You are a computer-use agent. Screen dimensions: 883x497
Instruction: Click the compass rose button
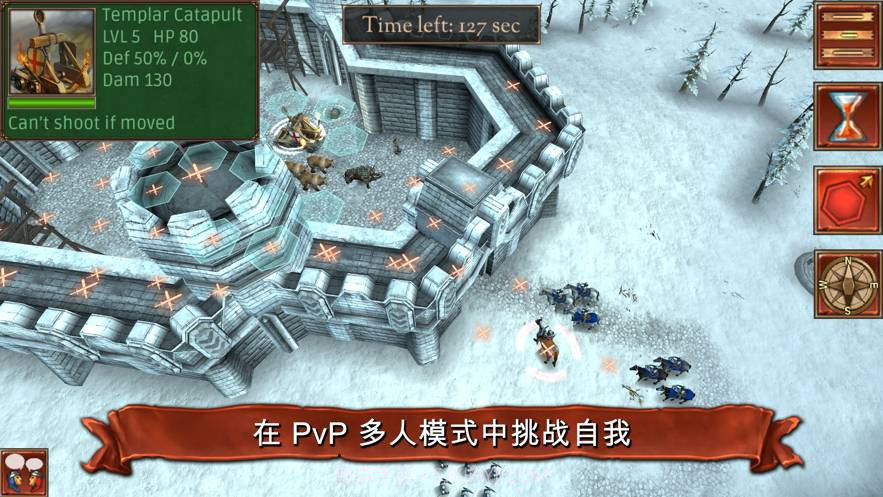click(x=847, y=284)
